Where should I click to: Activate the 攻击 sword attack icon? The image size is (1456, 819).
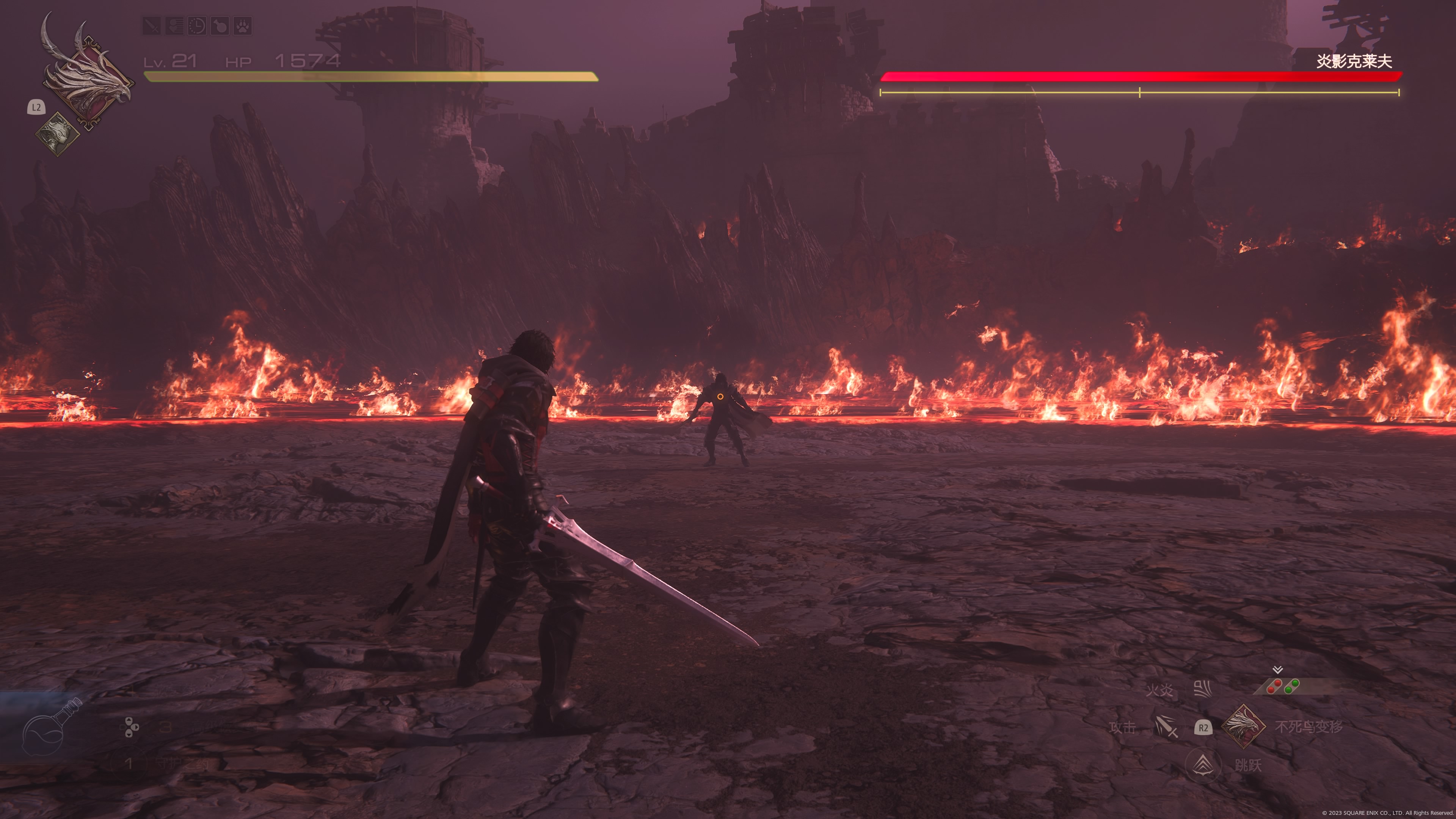1166,727
